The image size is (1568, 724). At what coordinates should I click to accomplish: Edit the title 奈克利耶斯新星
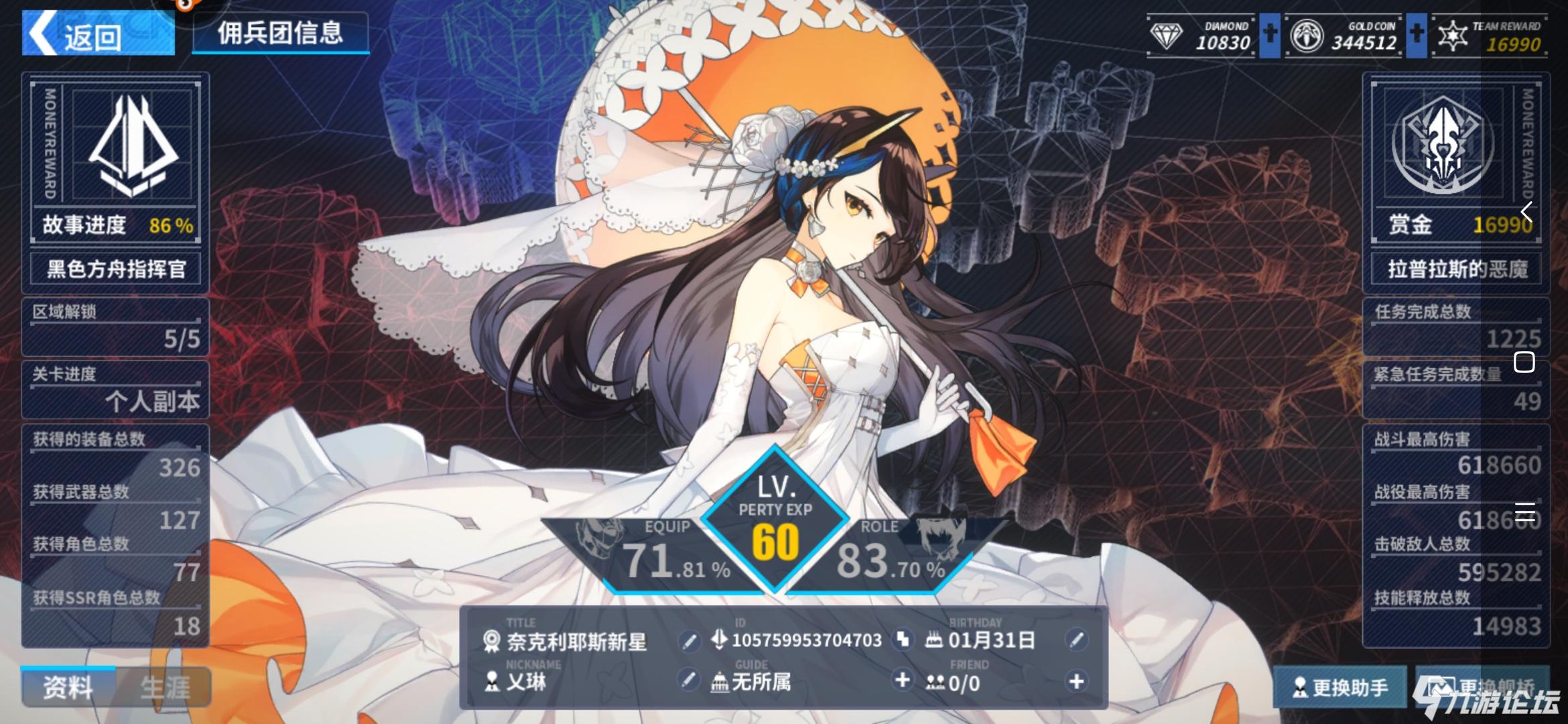pyautogui.click(x=688, y=642)
